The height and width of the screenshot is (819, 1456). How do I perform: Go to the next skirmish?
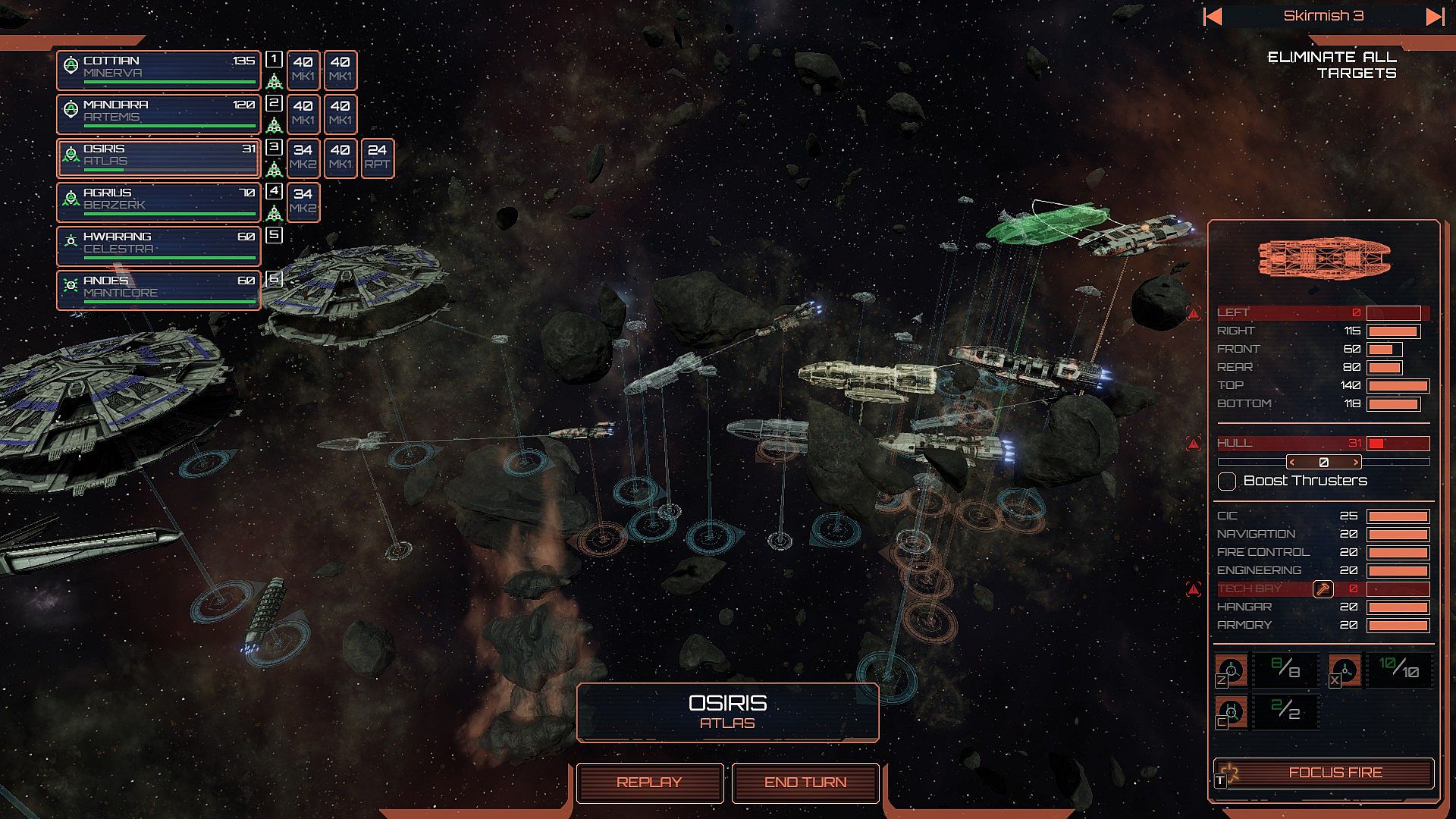[1434, 16]
